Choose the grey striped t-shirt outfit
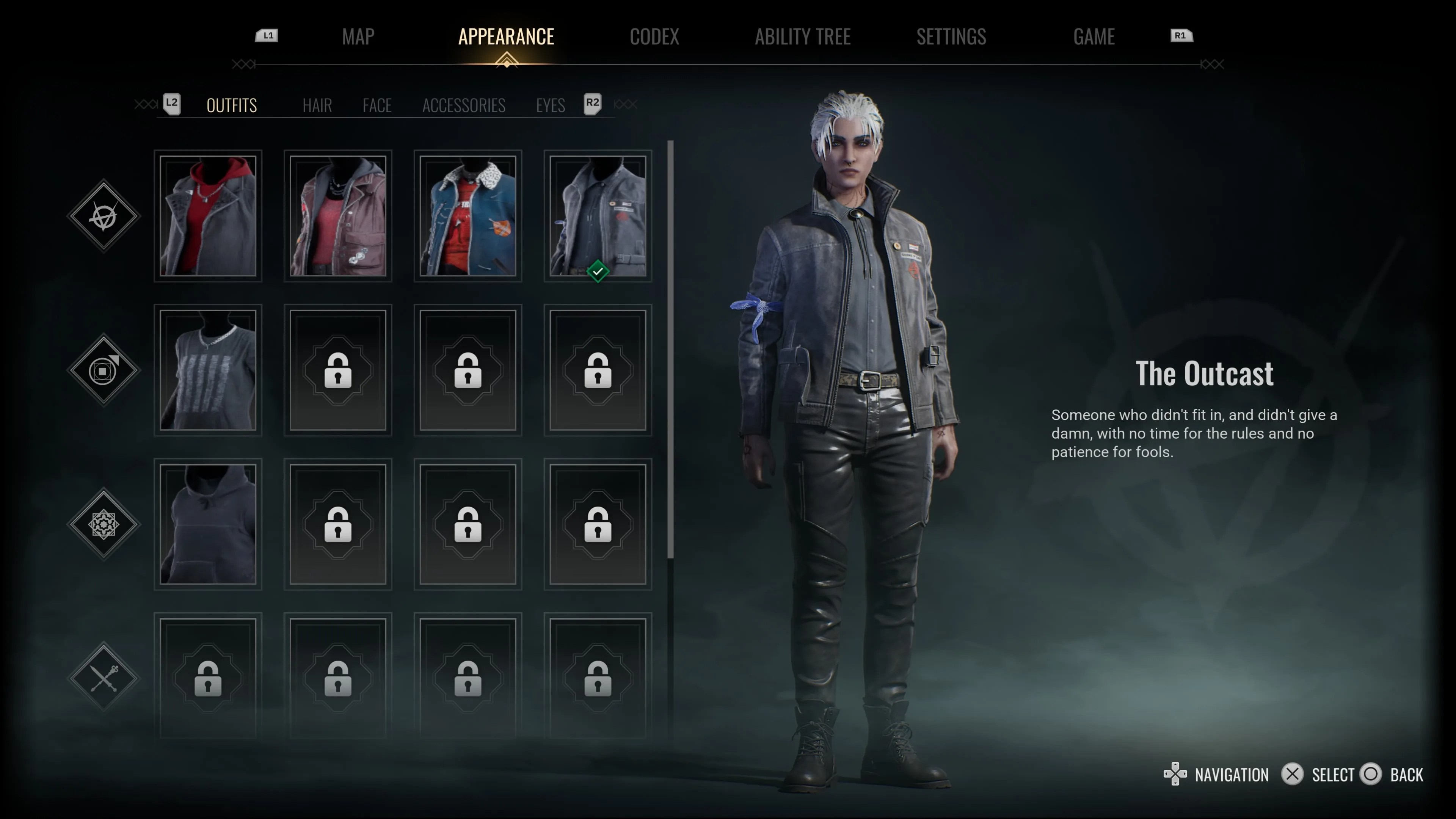 (208, 370)
